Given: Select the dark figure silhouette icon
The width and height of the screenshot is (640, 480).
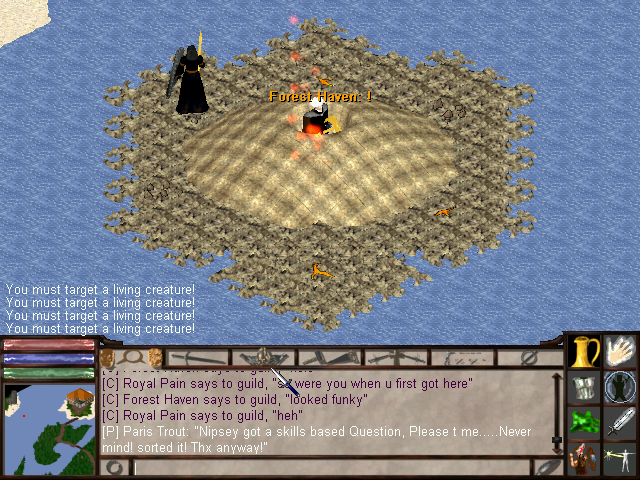Looking at the screenshot, I should click(x=621, y=386).
